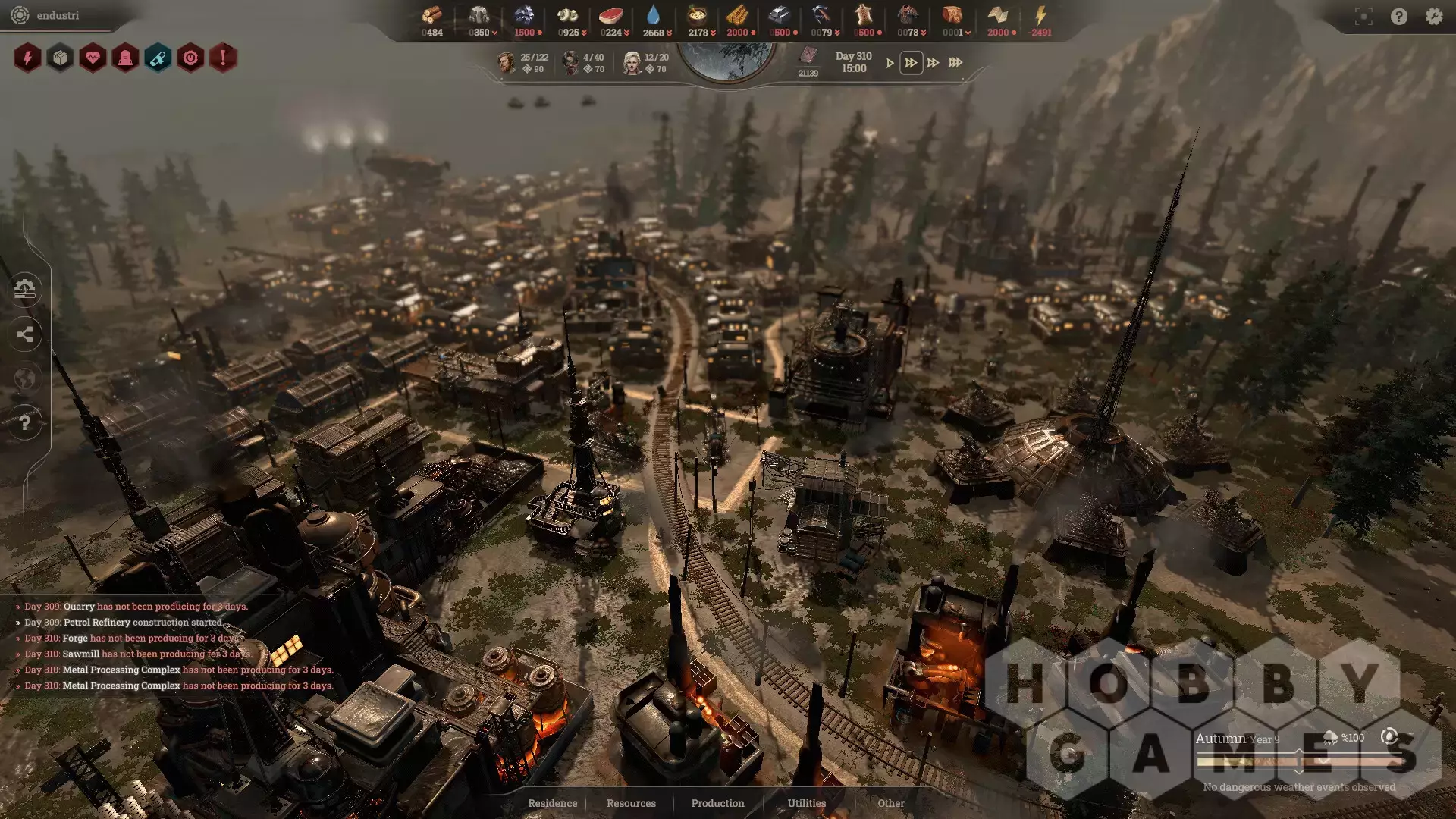View the heartbeat health alert
Image resolution: width=1456 pixels, height=819 pixels.
click(93, 58)
